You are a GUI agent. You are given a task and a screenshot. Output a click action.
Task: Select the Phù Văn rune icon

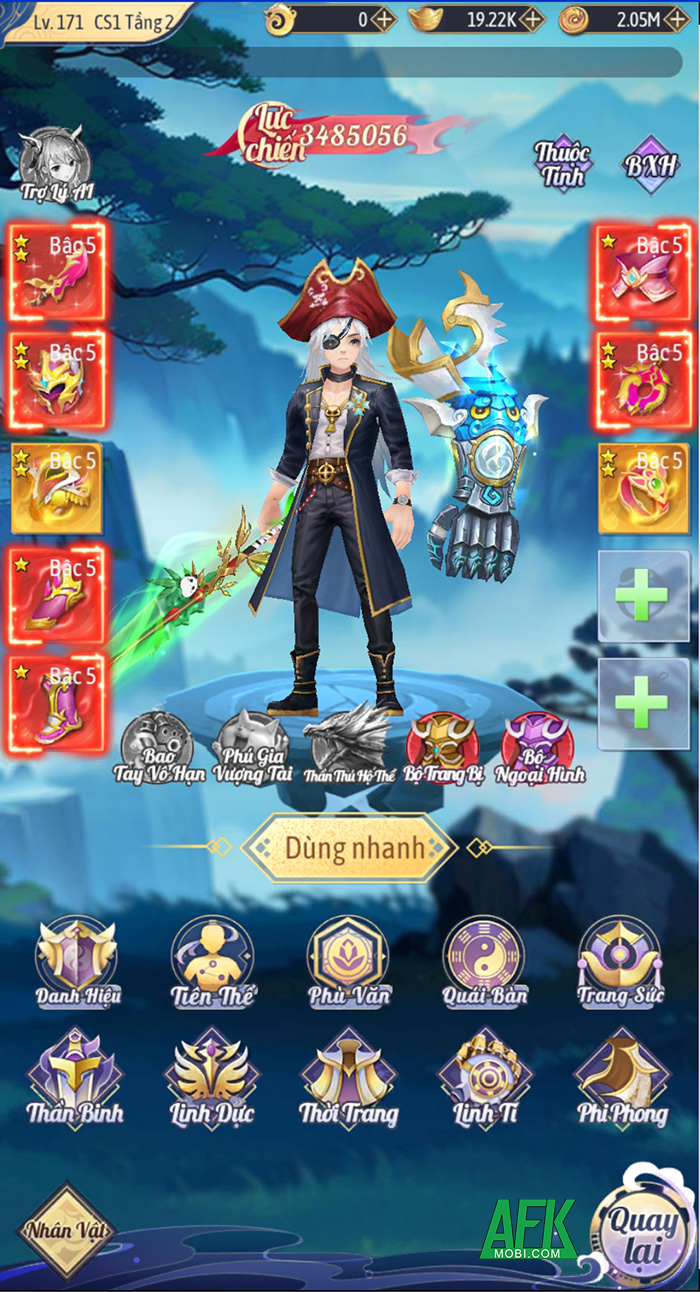click(347, 964)
